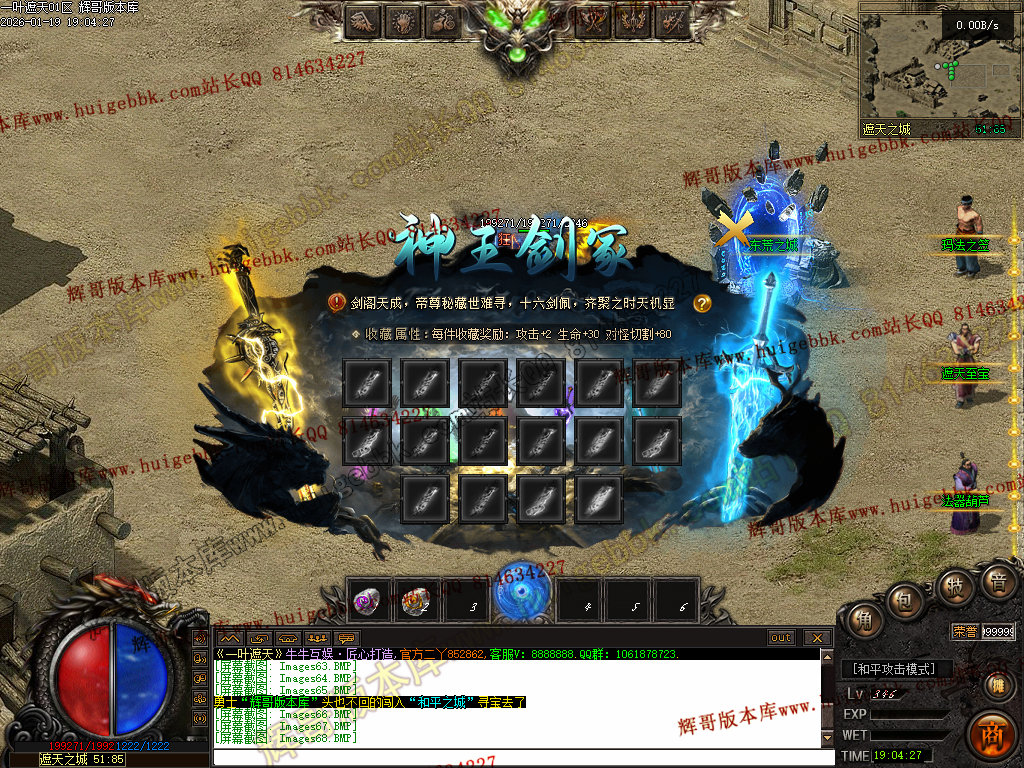Viewport: 1024px width, 768px height.
Task: Open the bag with the 包 button
Action: point(906,600)
